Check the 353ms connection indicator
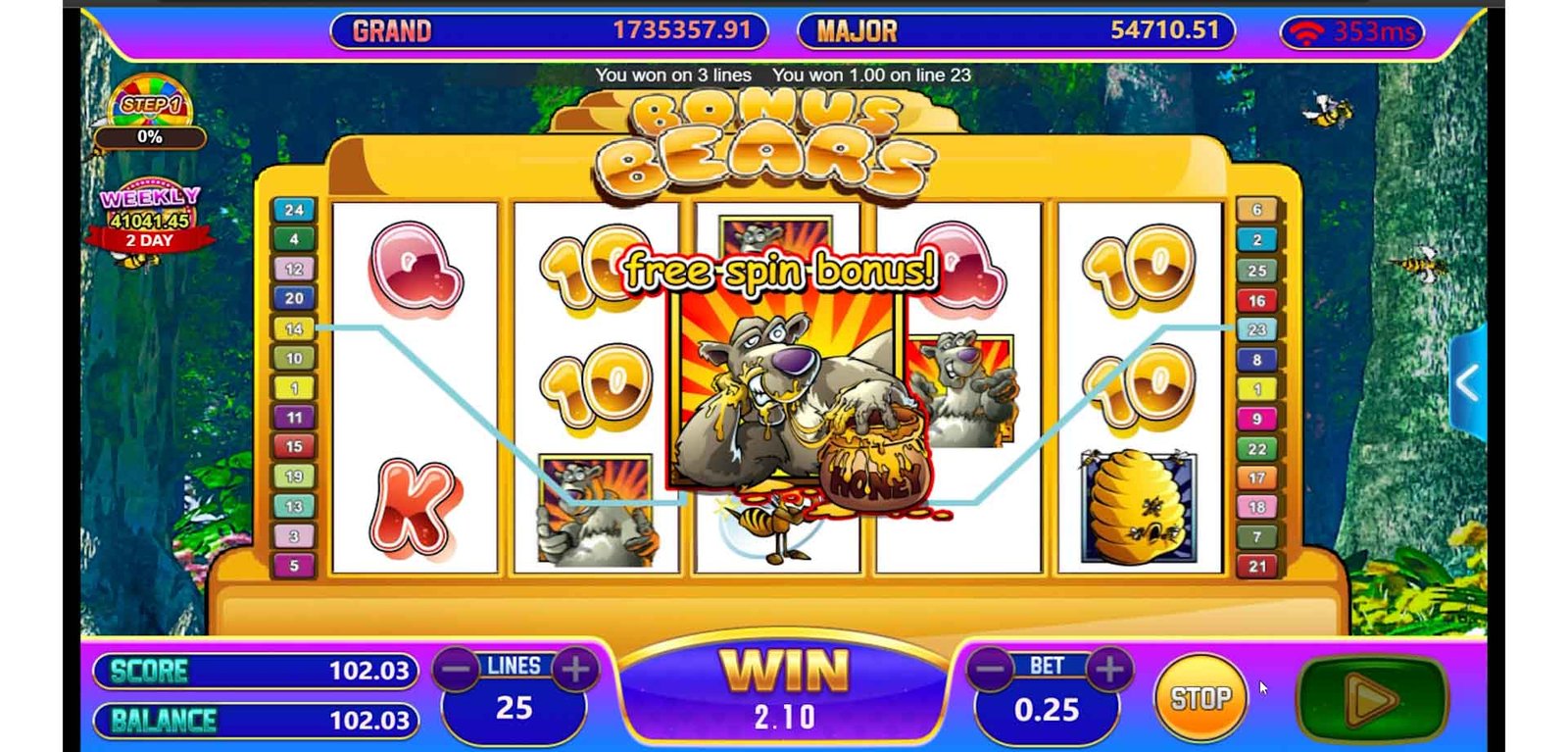Viewport: 1568px width, 752px height. tap(1352, 32)
